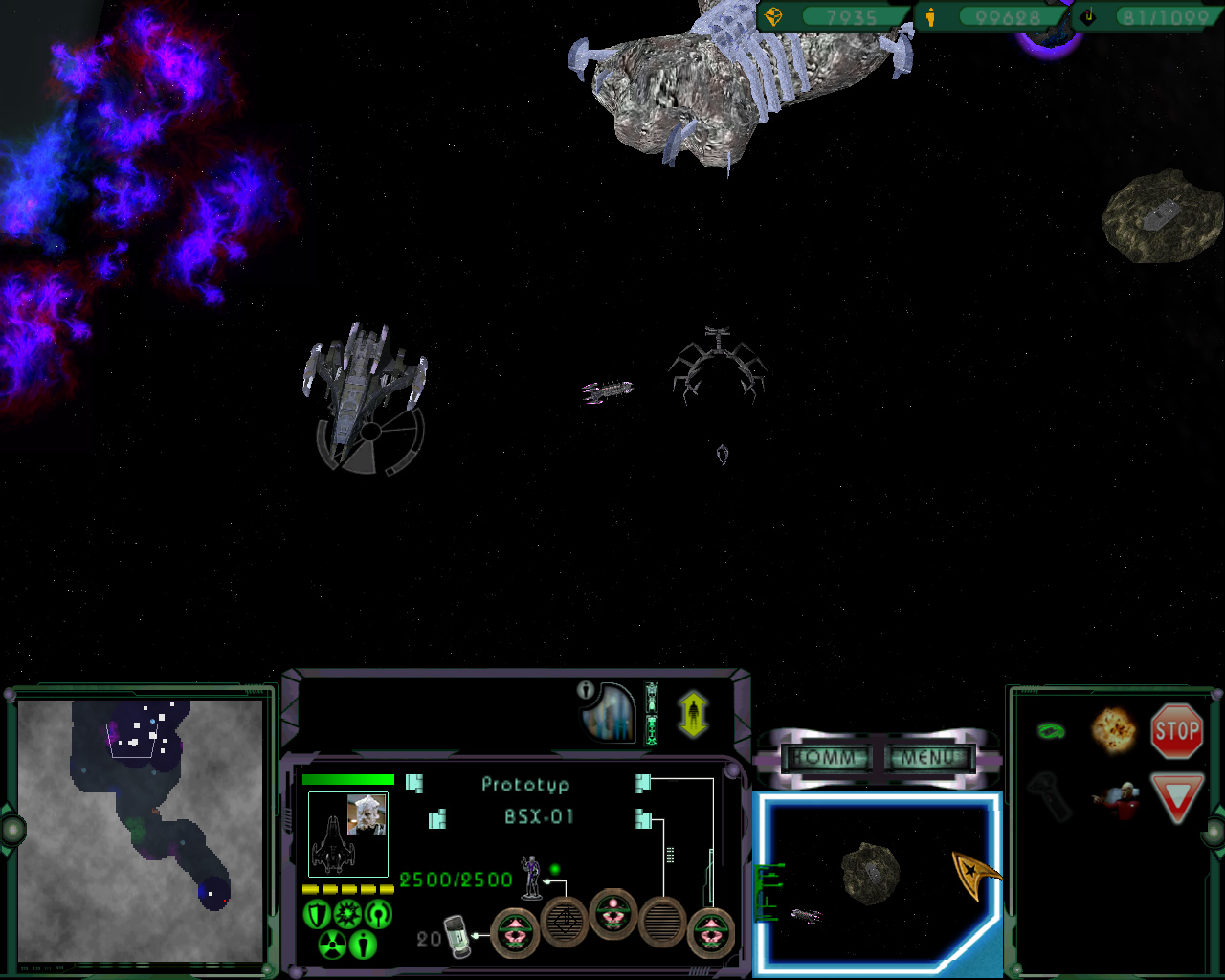1225x980 pixels.
Task: Click the green sensors system icon
Action: tap(379, 915)
